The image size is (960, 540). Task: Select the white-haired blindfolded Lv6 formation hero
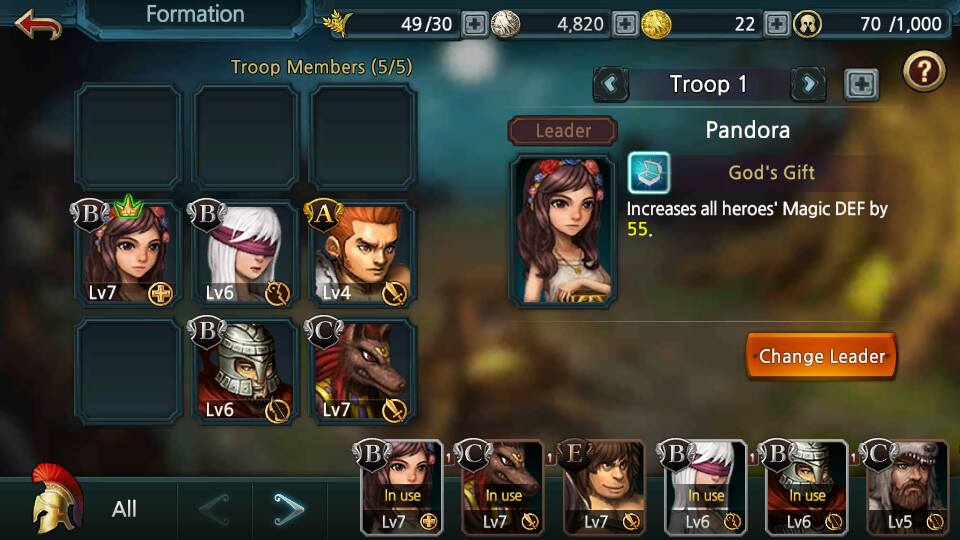pos(246,254)
